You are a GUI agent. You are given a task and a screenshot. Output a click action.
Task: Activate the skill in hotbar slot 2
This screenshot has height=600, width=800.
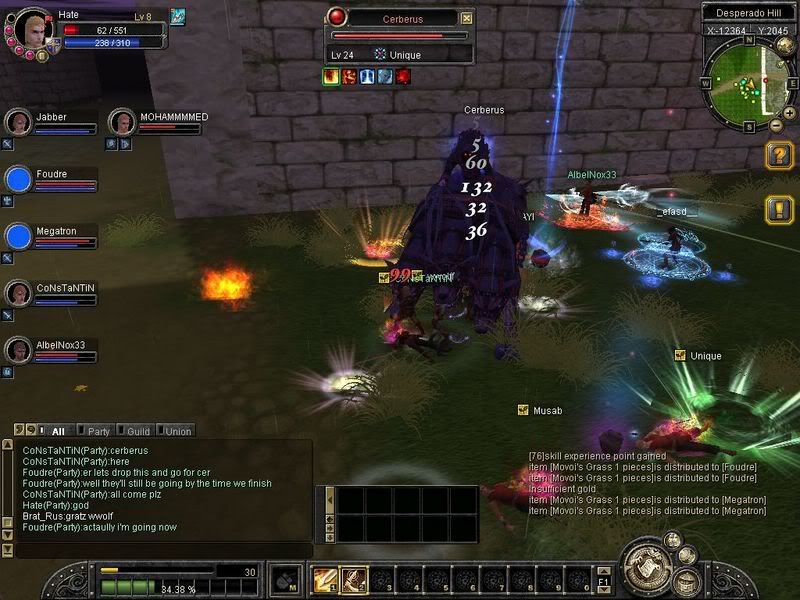pos(352,578)
